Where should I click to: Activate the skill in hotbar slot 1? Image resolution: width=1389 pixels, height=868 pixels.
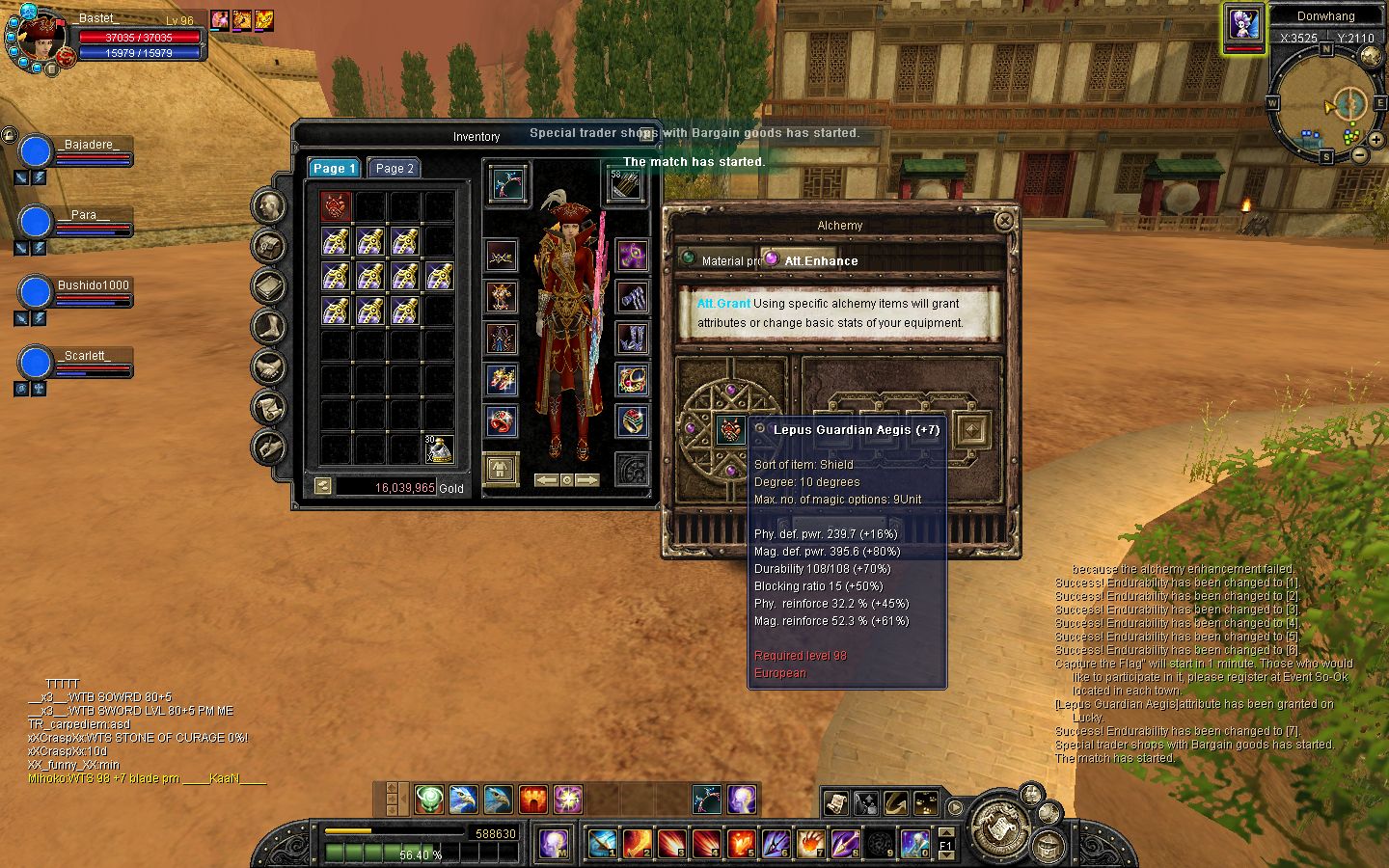pyautogui.click(x=602, y=843)
